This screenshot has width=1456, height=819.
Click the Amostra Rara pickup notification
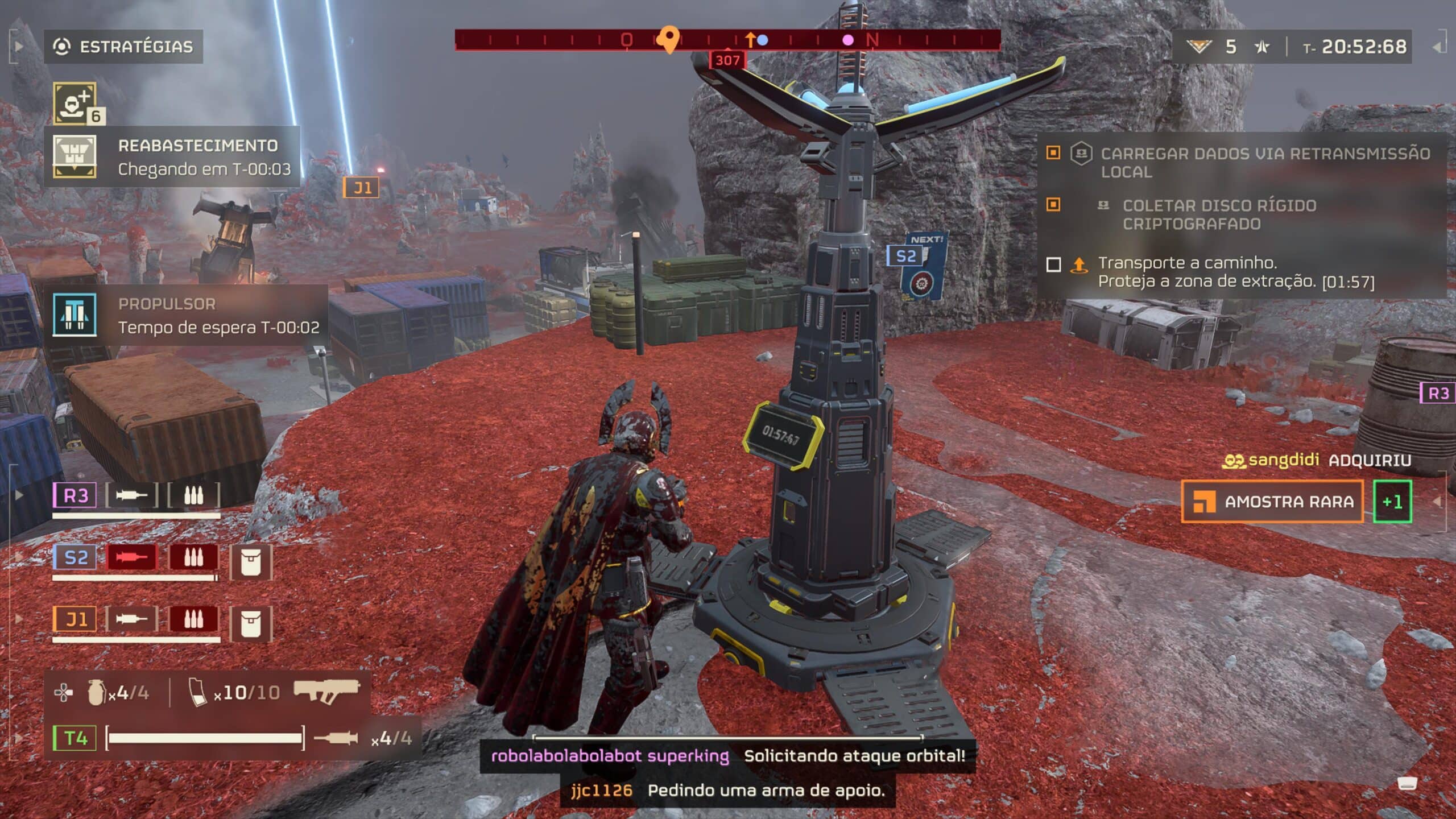point(1272,502)
